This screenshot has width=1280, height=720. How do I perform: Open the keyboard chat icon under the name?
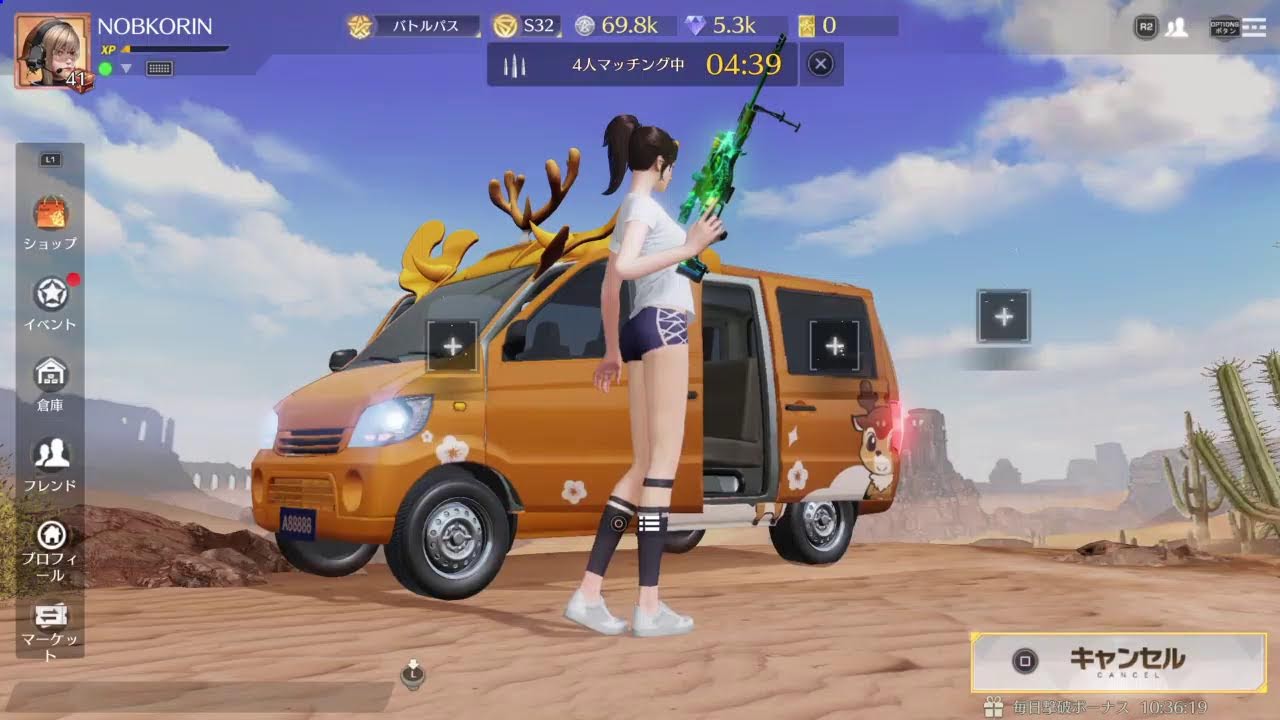click(160, 69)
